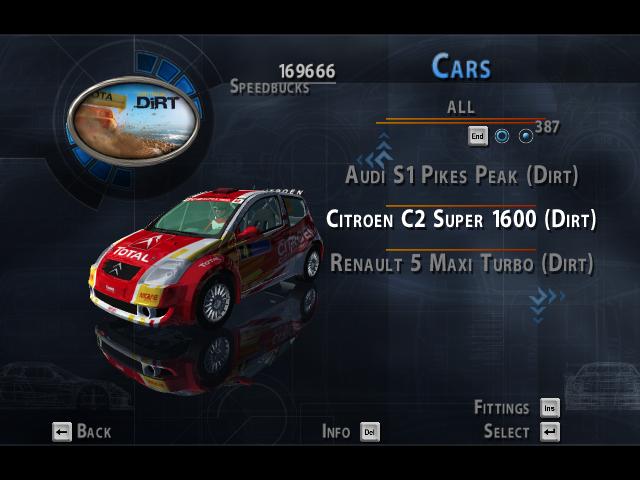Open the car Info panel

point(350,432)
